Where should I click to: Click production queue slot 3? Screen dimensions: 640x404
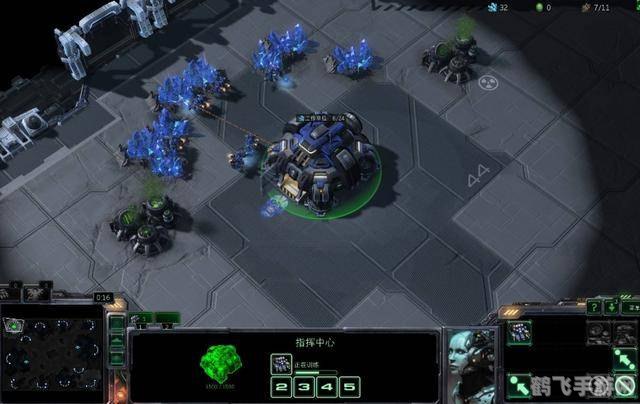[x=305, y=387]
